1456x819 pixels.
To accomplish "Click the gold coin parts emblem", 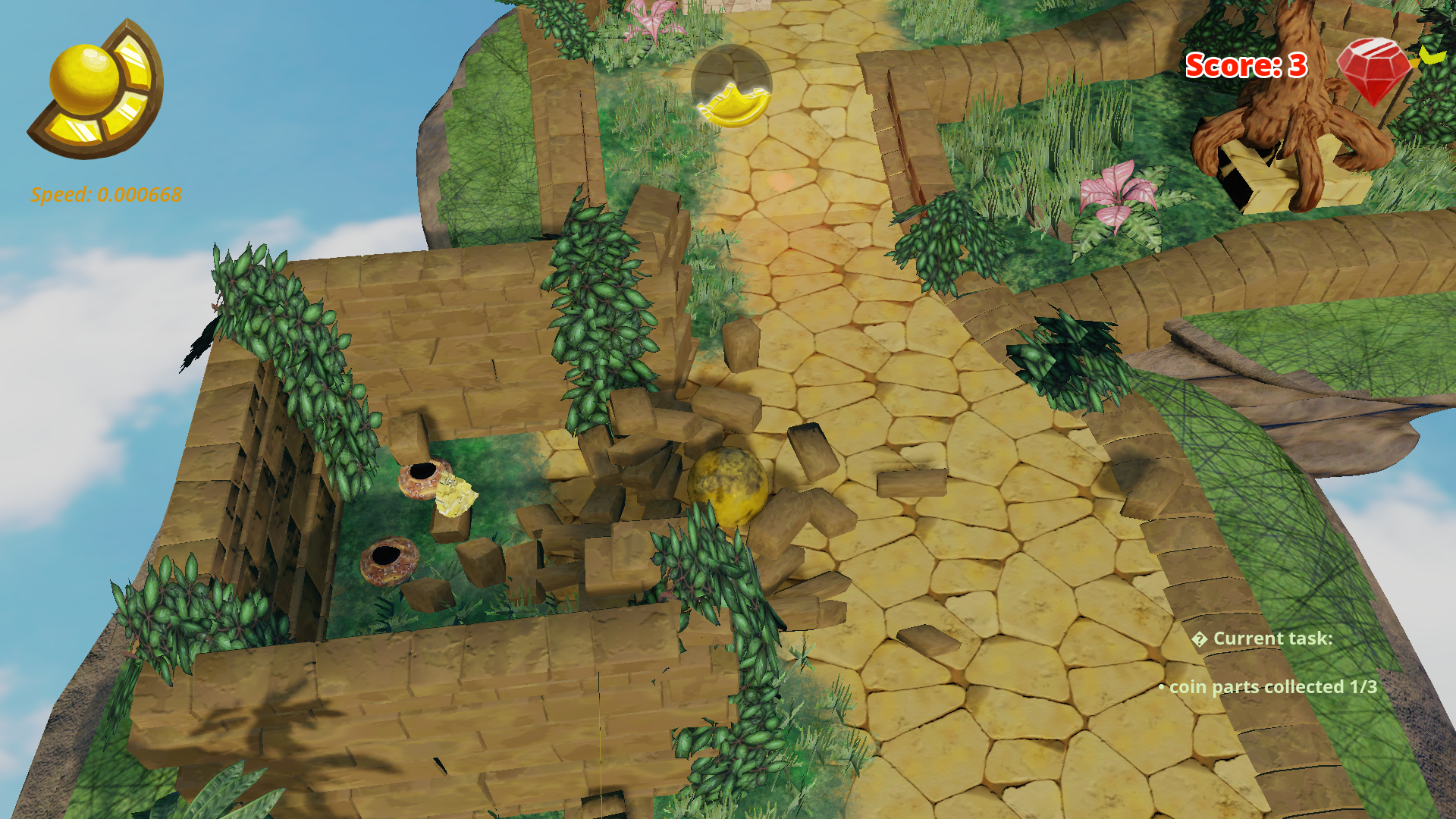I will 97,89.
